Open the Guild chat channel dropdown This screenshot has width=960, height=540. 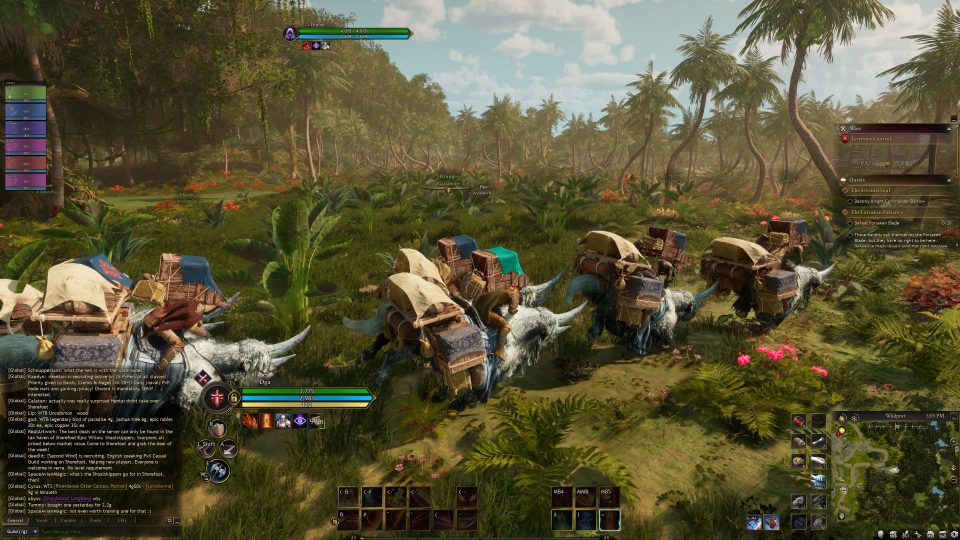20,531
